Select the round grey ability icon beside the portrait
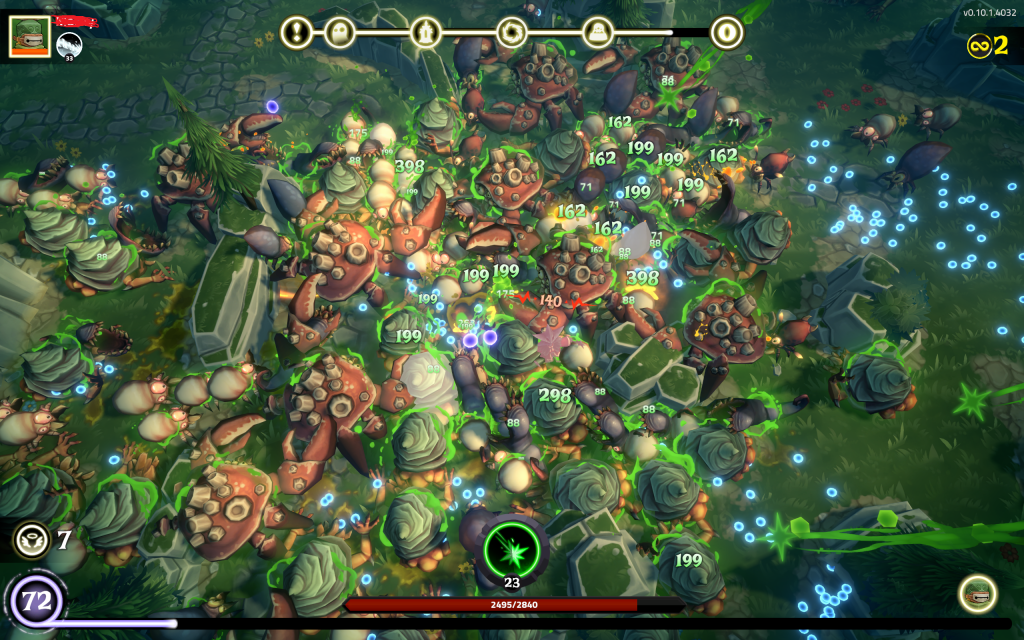1024x640 pixels. click(x=69, y=45)
